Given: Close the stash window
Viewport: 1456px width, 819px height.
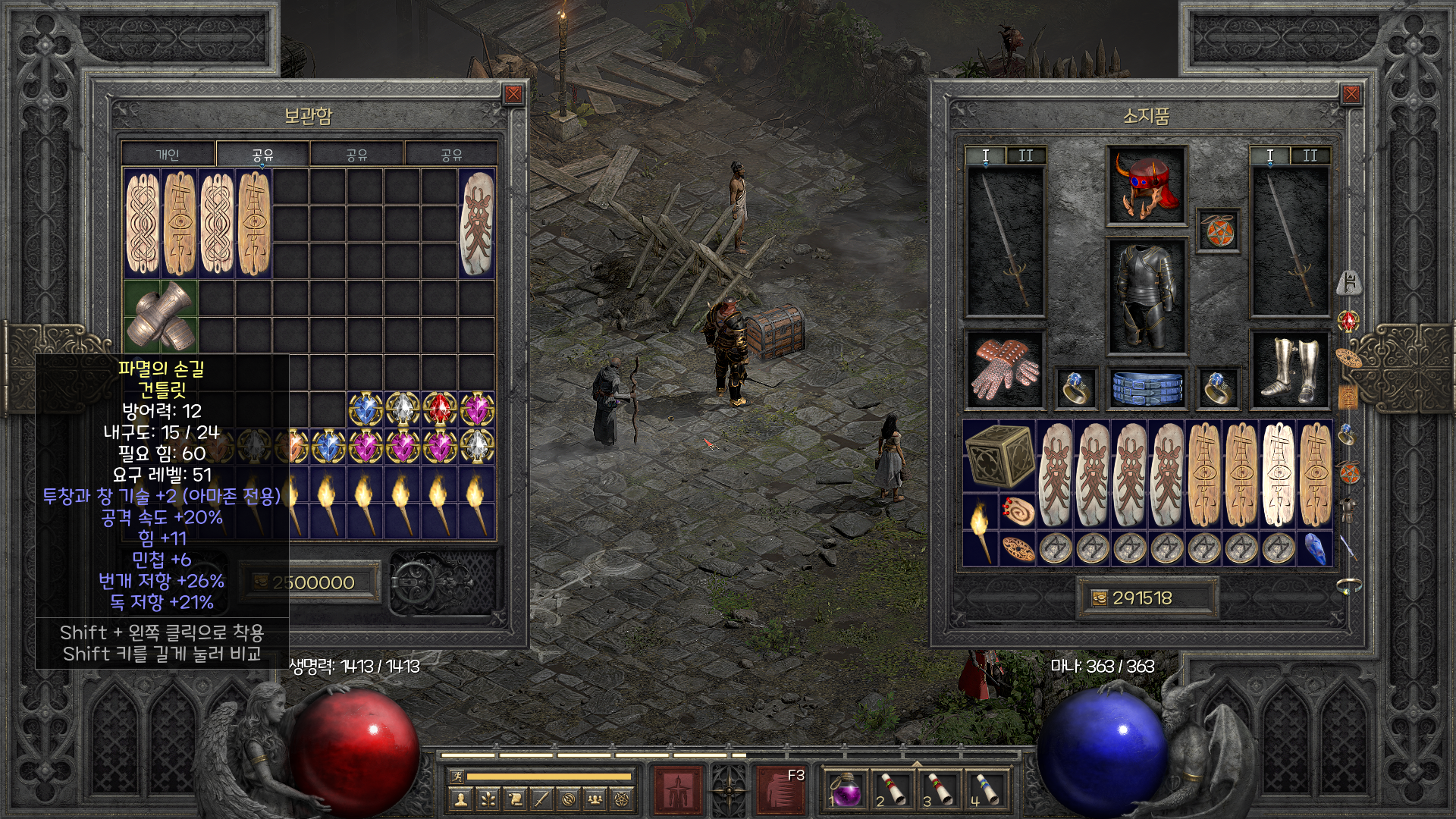Looking at the screenshot, I should pyautogui.click(x=513, y=94).
